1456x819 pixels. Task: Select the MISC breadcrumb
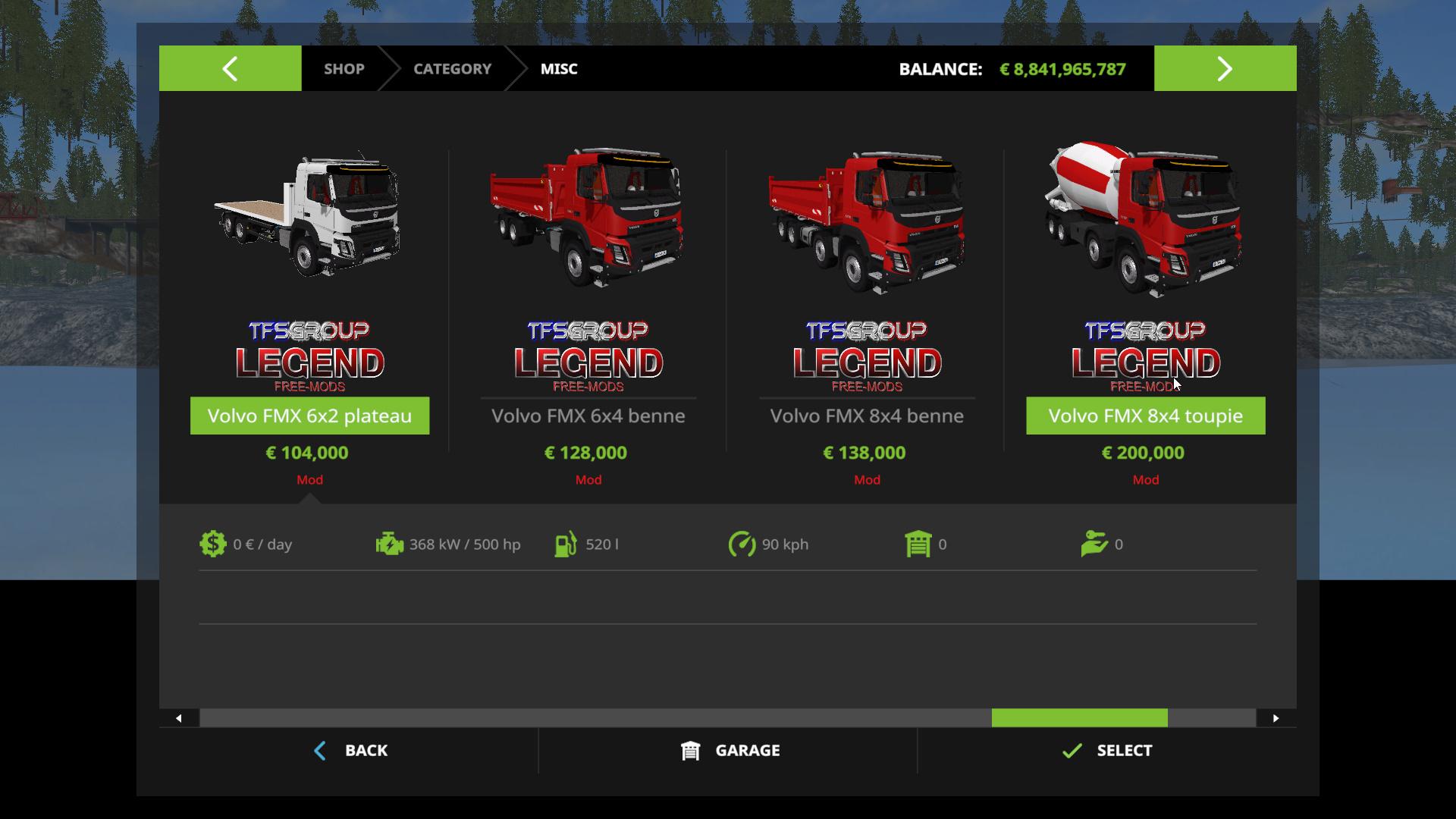pyautogui.click(x=559, y=69)
